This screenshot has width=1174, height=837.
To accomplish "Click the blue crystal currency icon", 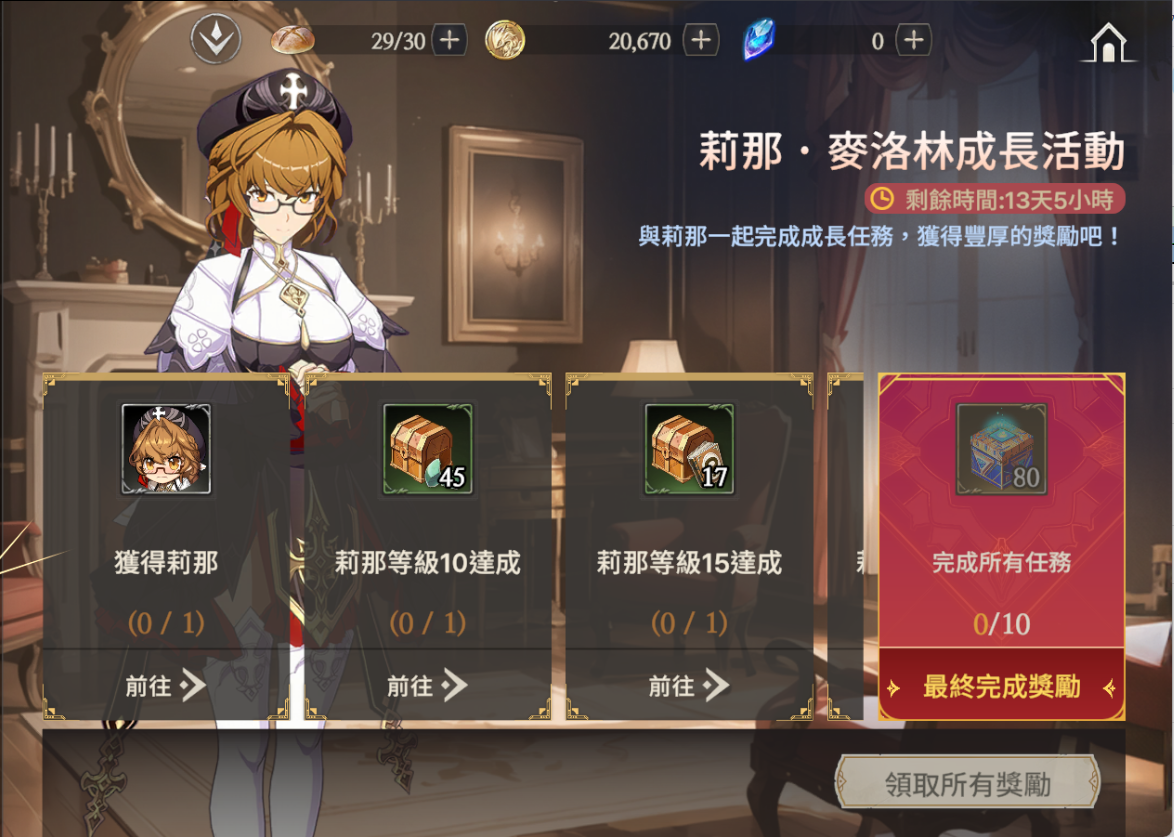I will click(760, 41).
